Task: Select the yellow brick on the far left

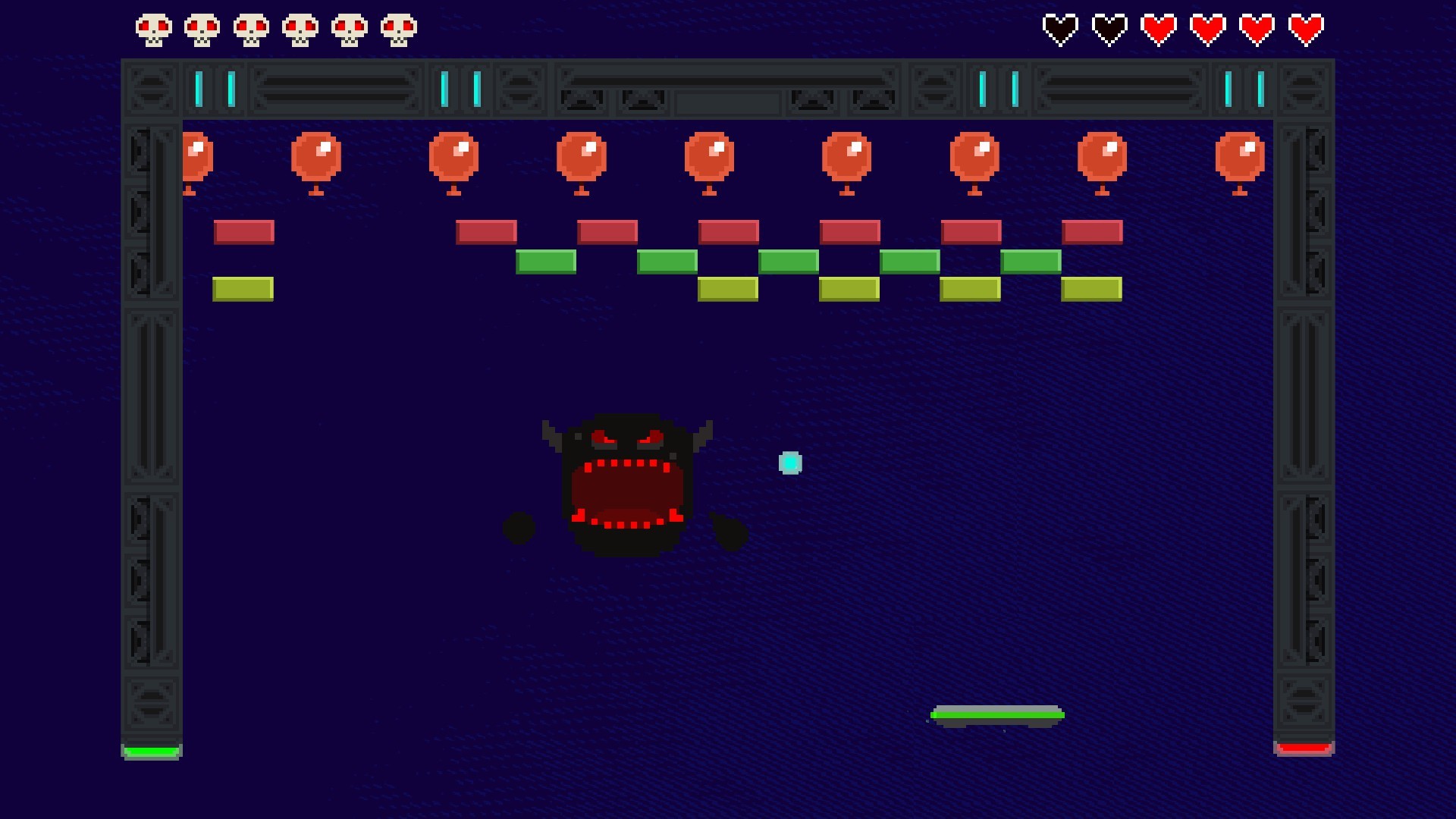Action: [x=243, y=288]
